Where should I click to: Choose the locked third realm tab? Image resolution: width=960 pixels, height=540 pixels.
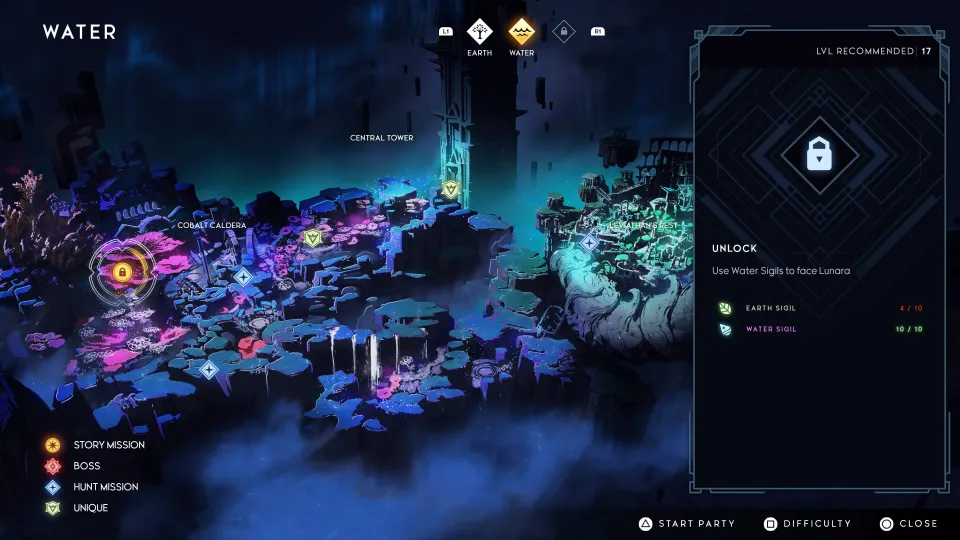point(564,32)
